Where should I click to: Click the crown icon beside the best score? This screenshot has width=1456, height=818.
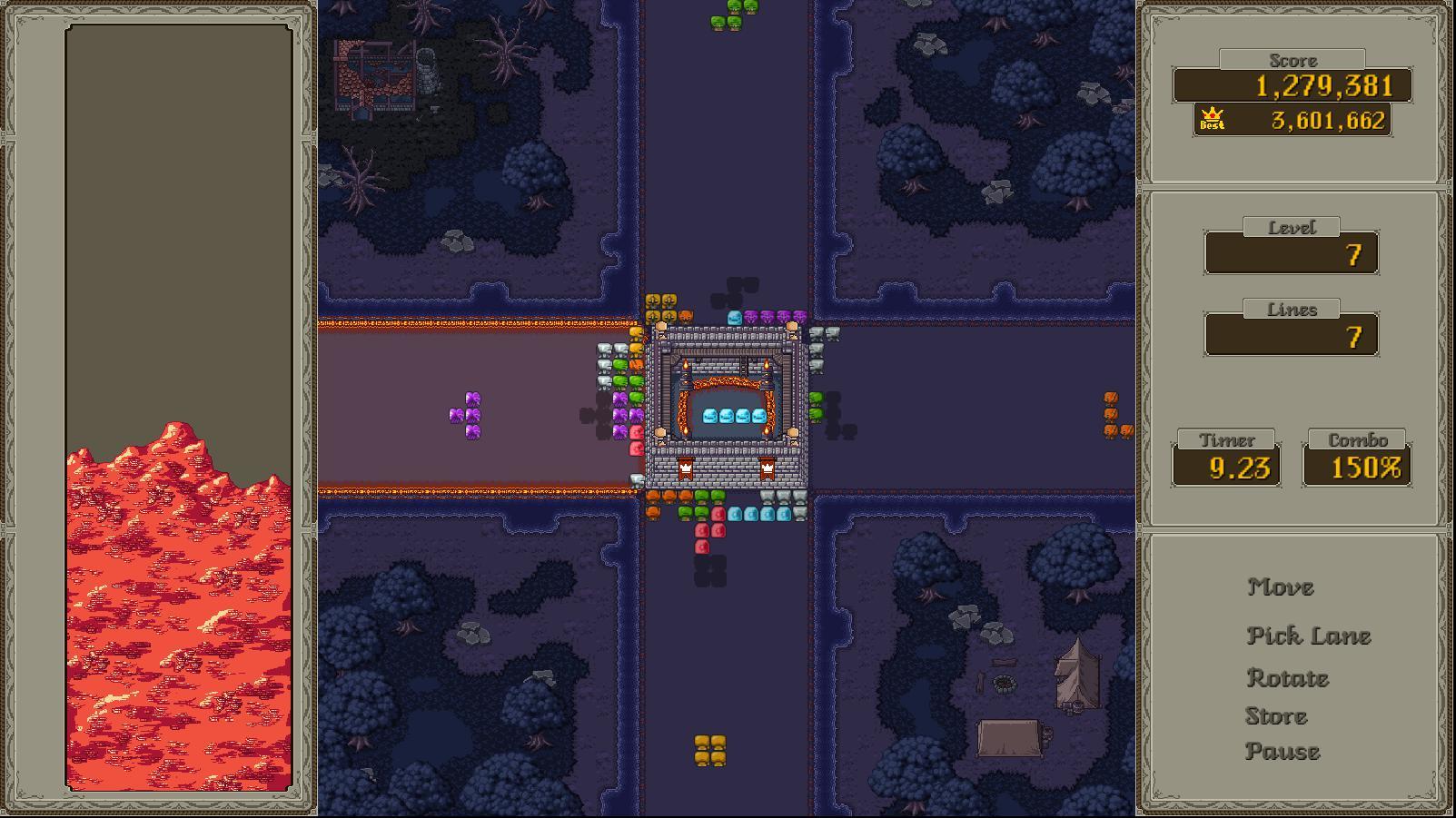pyautogui.click(x=1211, y=118)
